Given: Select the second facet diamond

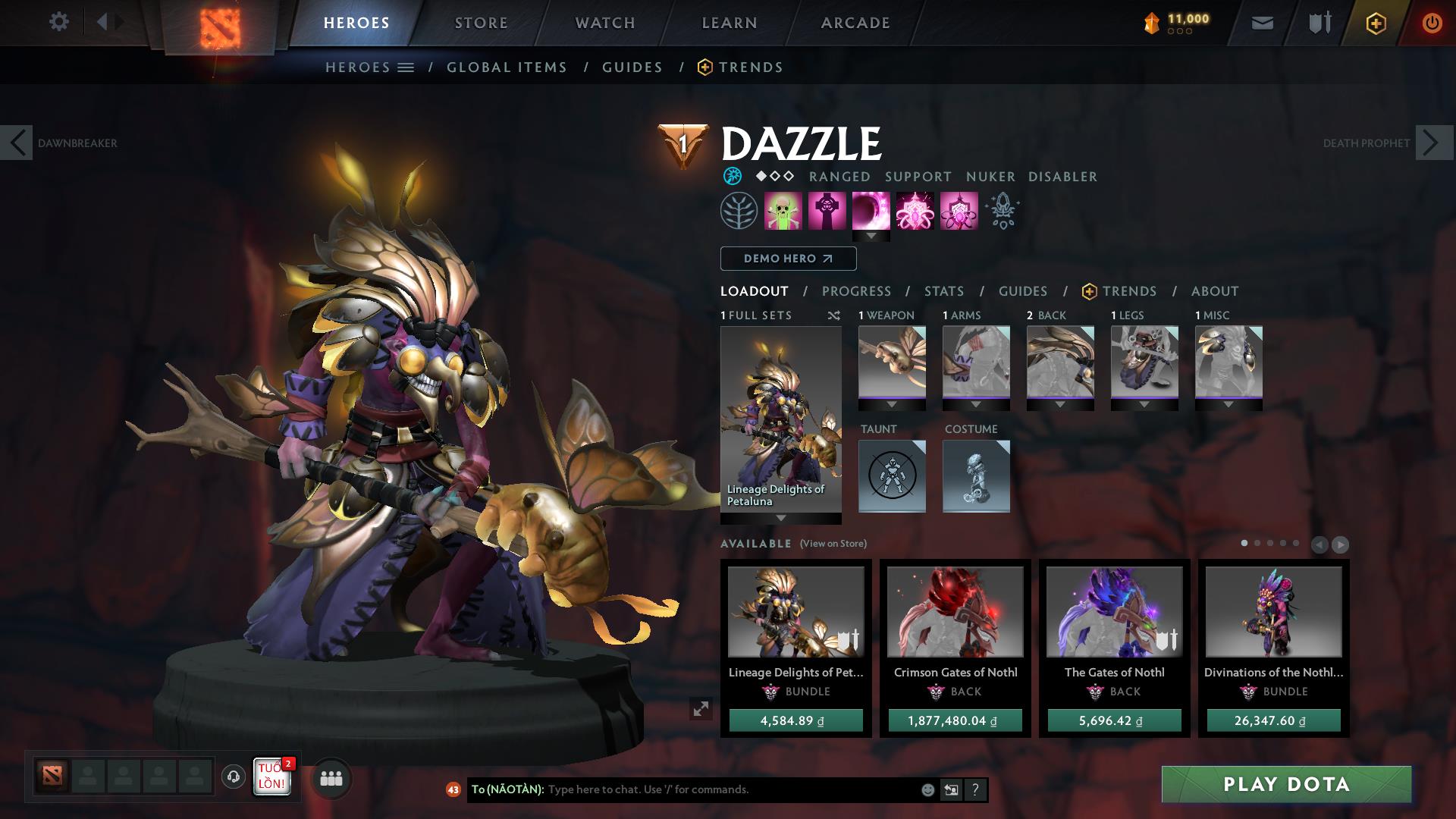Looking at the screenshot, I should [x=774, y=176].
